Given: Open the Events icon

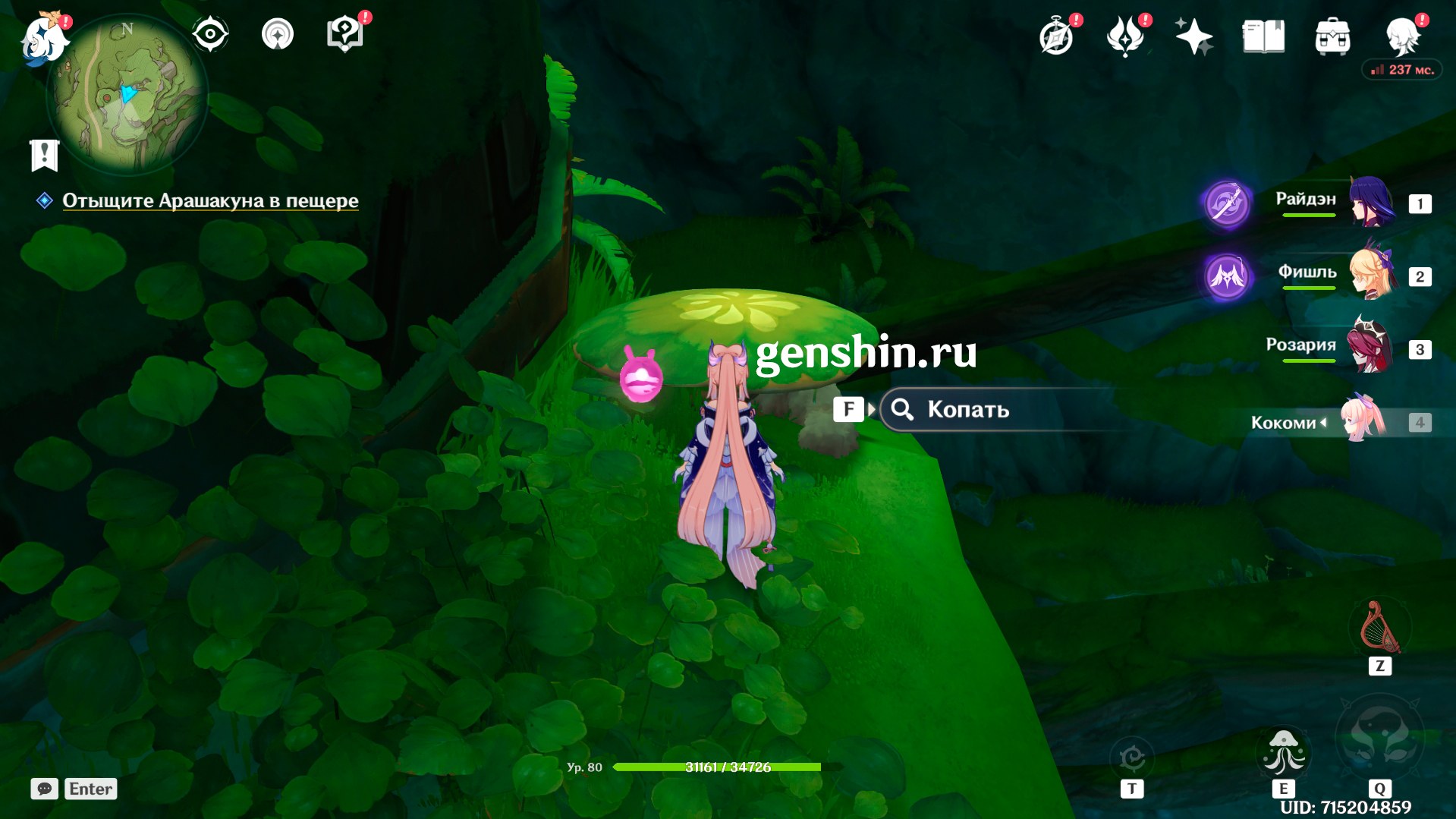Looking at the screenshot, I should point(1125,36).
